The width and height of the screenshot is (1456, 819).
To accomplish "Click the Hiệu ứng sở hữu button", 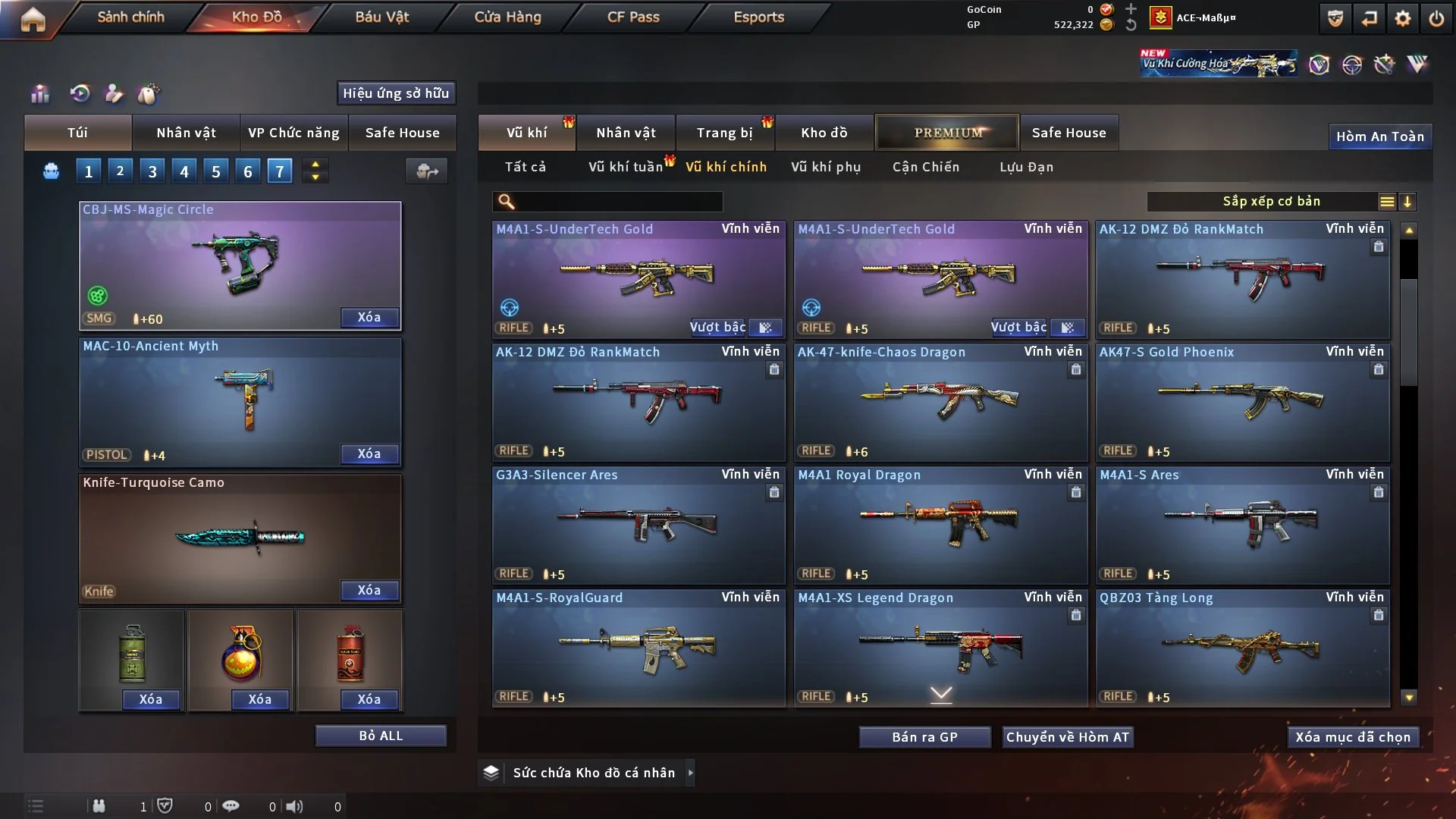I will [396, 93].
